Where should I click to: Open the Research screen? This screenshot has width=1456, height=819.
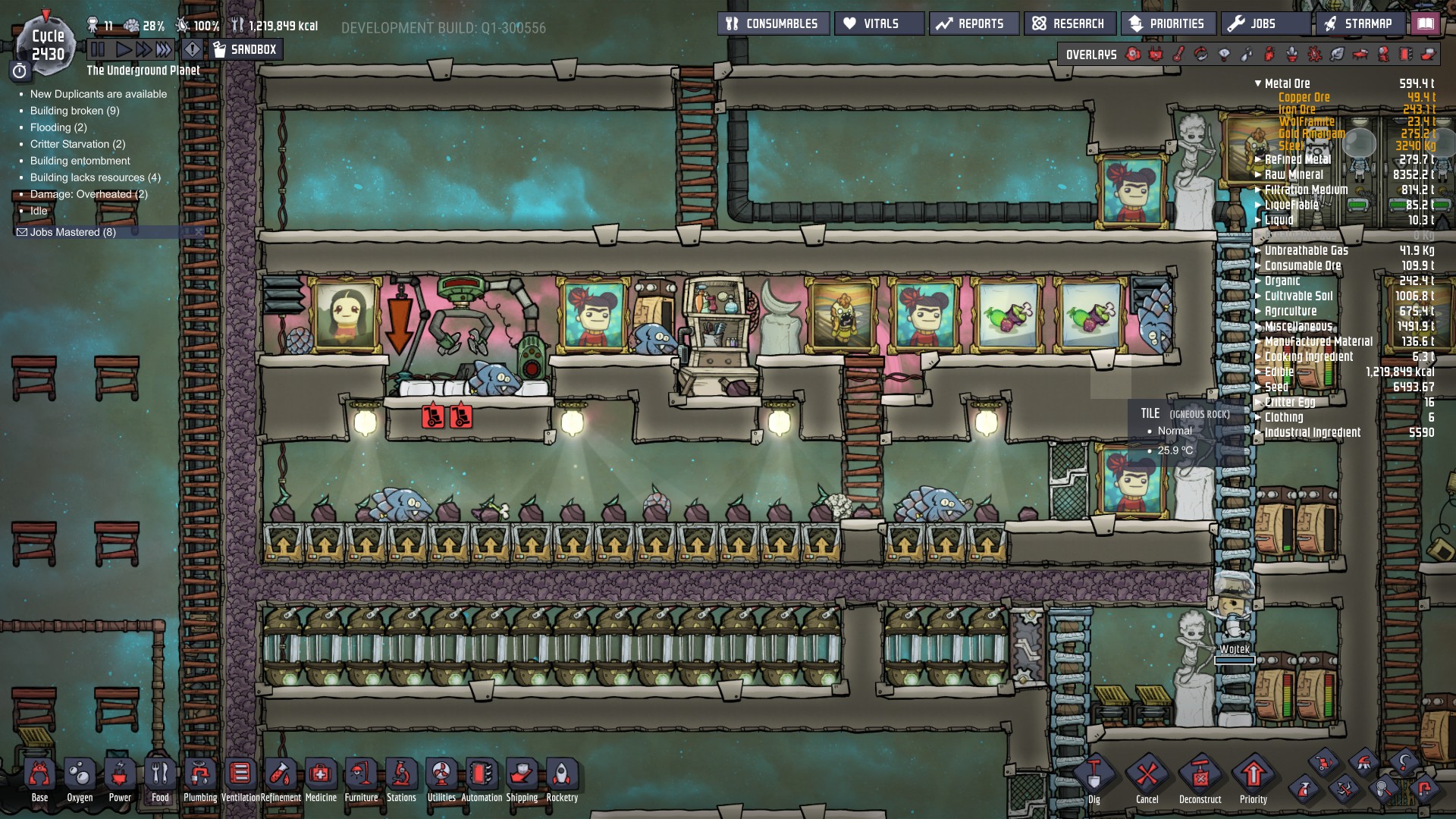click(x=1071, y=23)
